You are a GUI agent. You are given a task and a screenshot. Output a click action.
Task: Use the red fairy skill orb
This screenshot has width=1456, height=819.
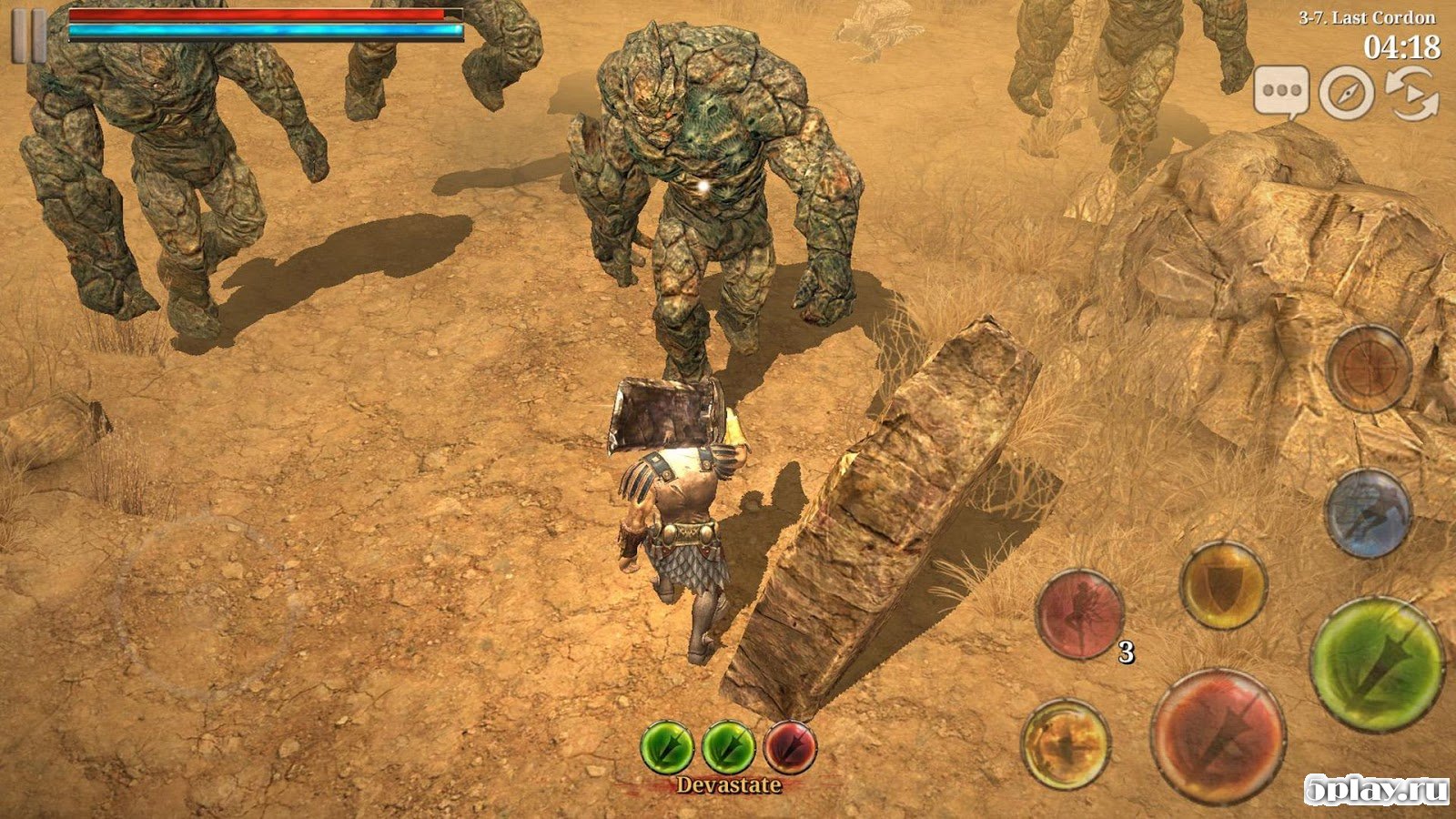[x=1080, y=613]
